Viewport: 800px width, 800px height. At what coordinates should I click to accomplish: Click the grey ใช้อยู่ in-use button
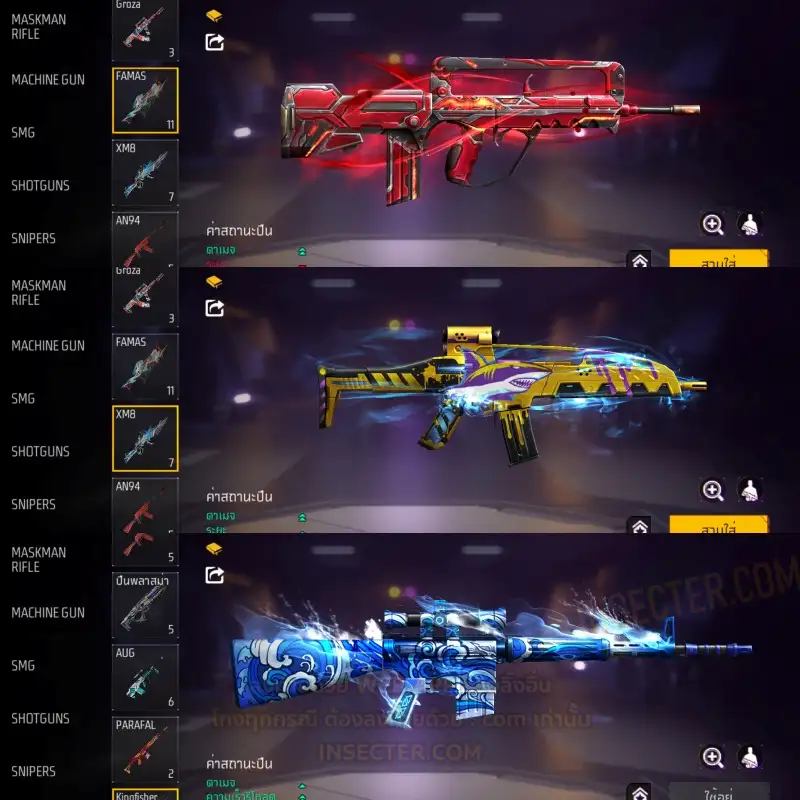point(718,790)
